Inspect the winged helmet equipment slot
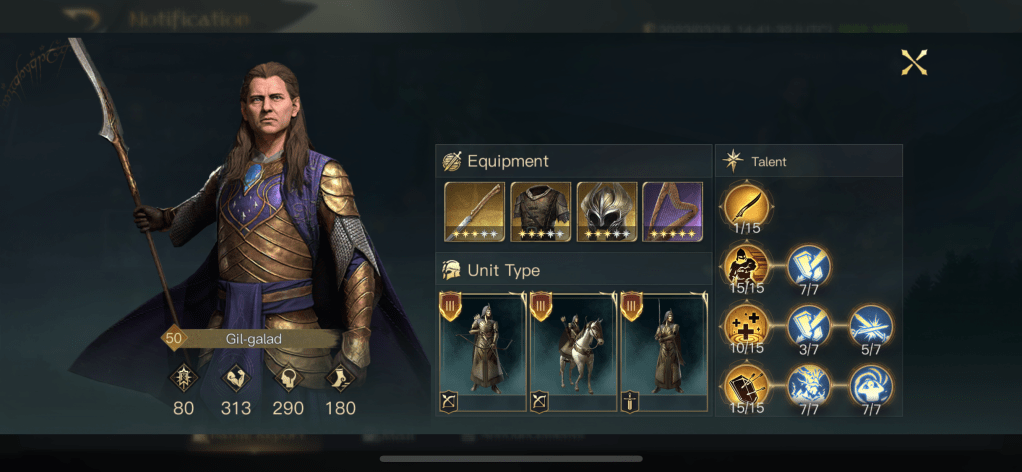This screenshot has width=1022, height=472. click(x=606, y=211)
